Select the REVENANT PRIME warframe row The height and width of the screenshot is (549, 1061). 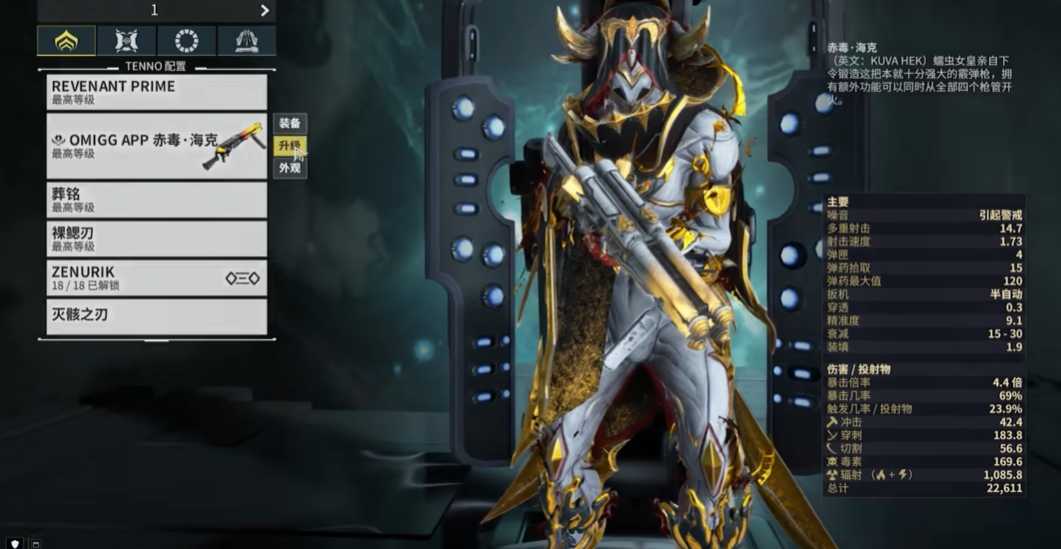coord(157,92)
